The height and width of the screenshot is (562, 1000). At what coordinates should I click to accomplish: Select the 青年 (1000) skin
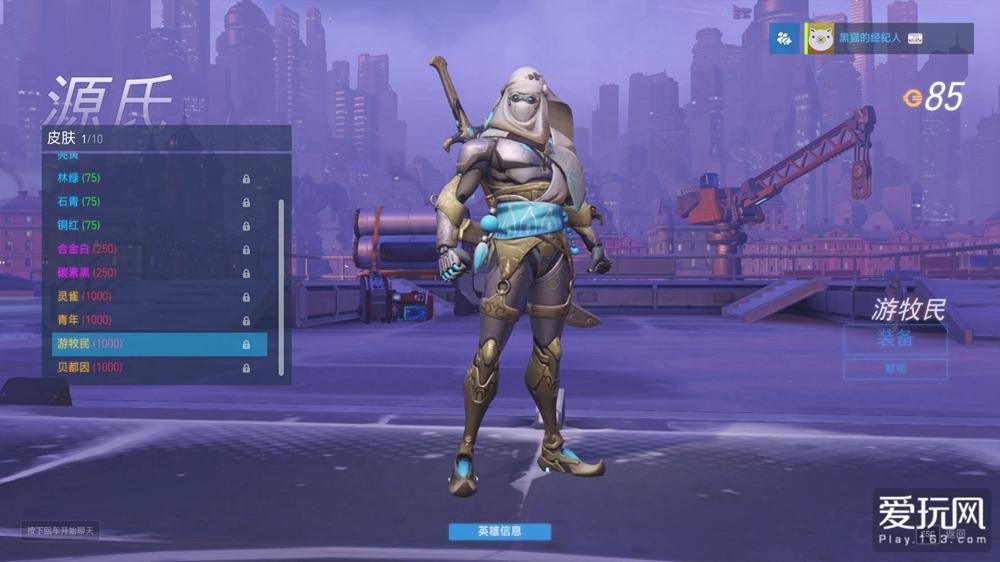point(150,320)
